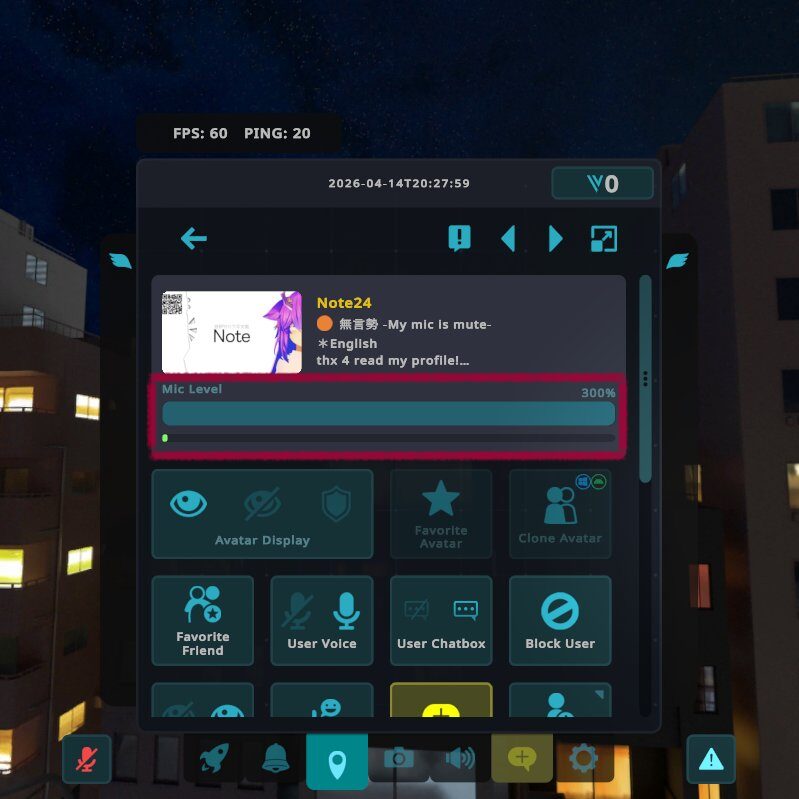Open the gear settings tab

pyautogui.click(x=582, y=759)
